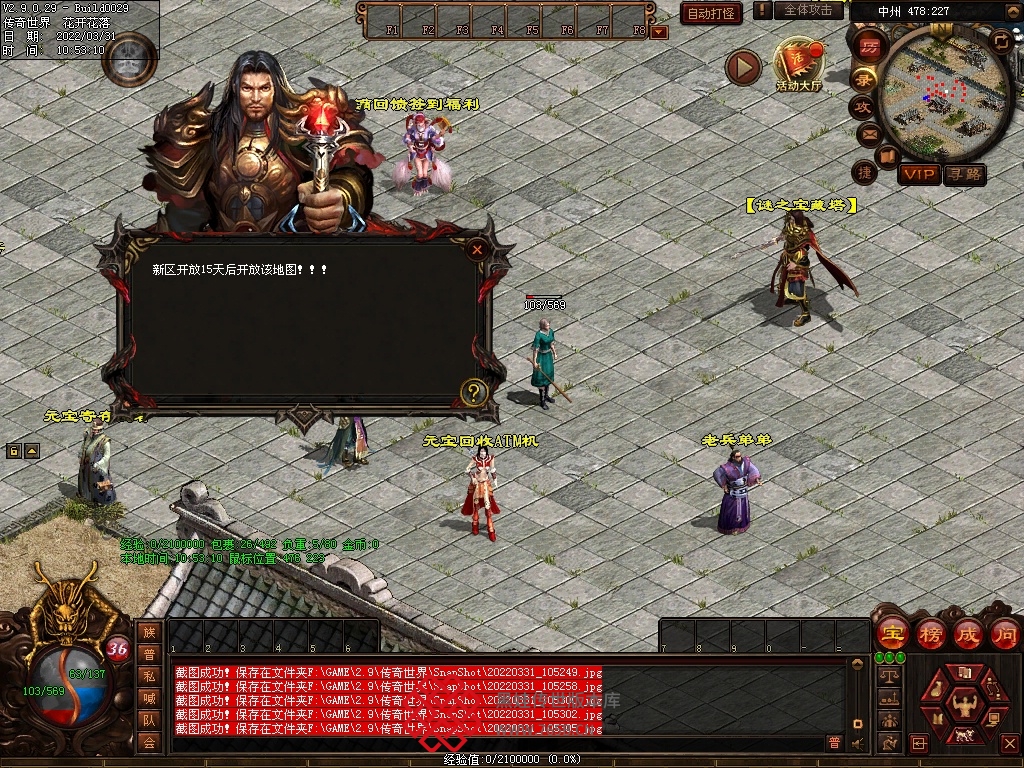The image size is (1024, 768).
Task: Open the 问 help orb
Action: pos(1005,634)
